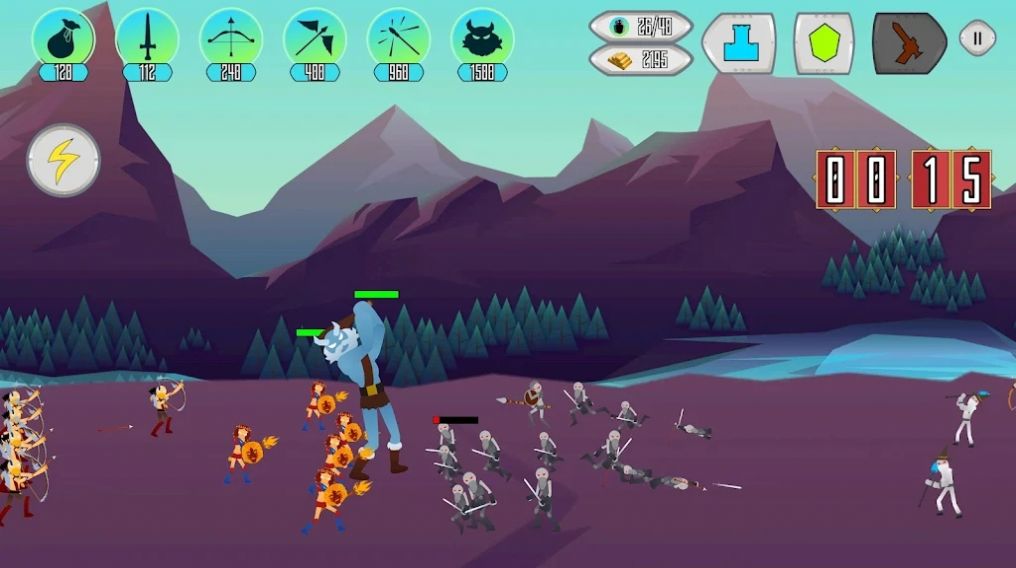
Task: Recruit a swordsman using the sword icon
Action: 147,38
